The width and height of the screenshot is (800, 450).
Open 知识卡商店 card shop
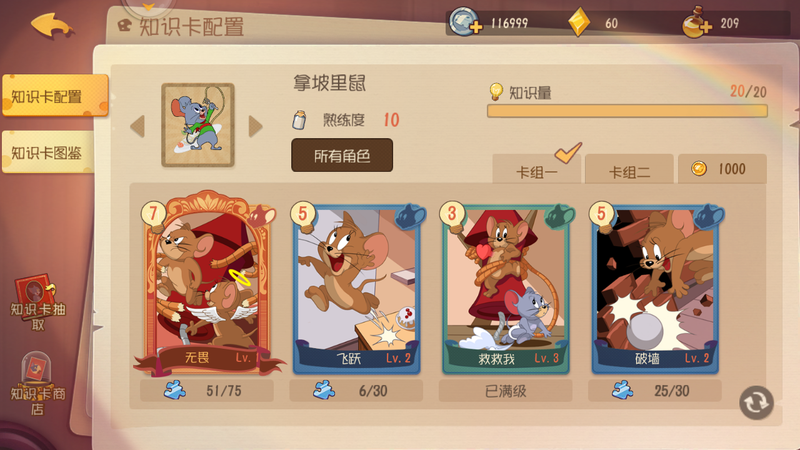39,385
